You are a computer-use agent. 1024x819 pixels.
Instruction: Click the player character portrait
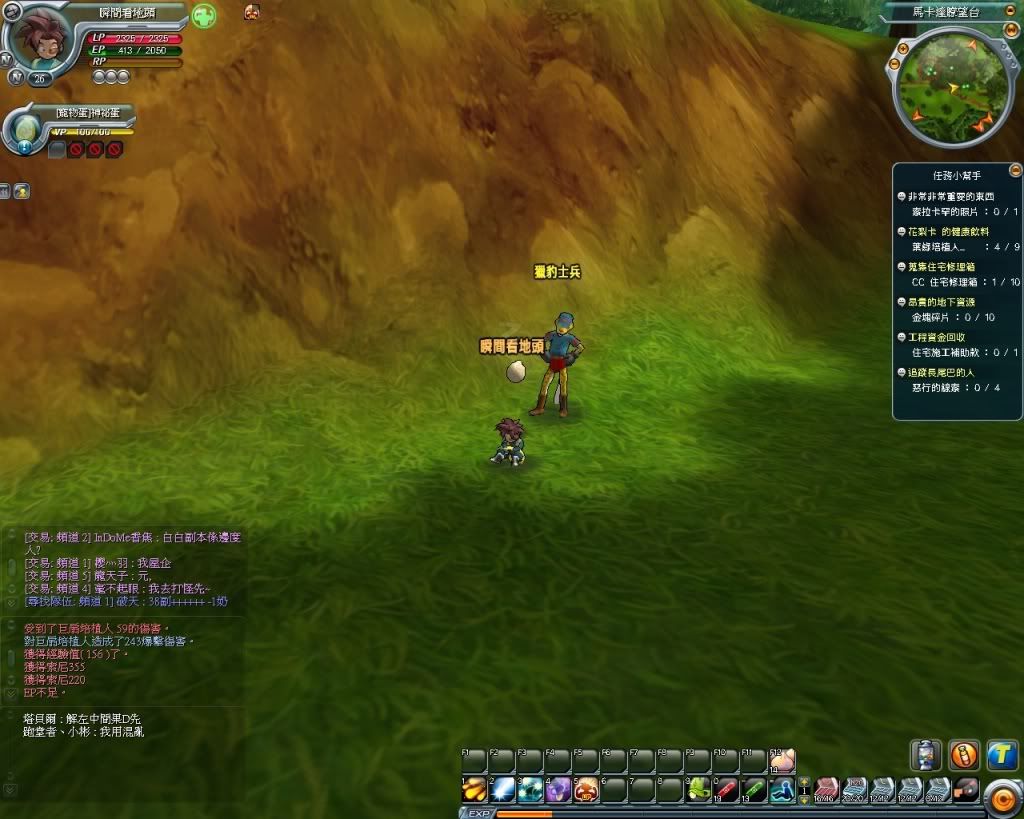(x=41, y=38)
